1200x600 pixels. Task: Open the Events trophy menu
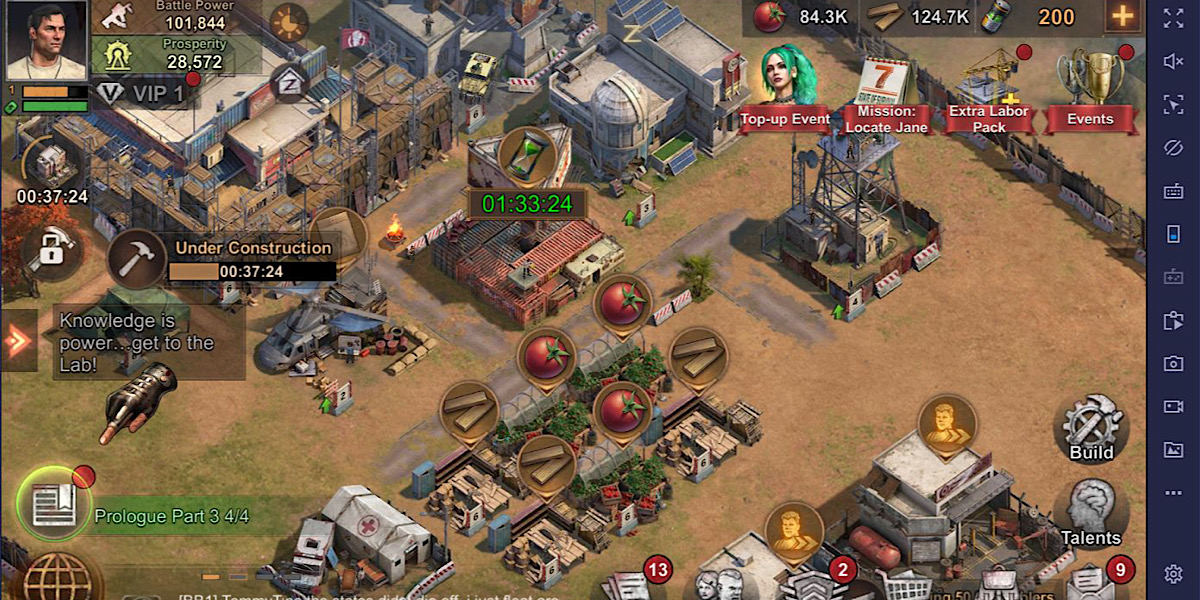tap(1090, 90)
